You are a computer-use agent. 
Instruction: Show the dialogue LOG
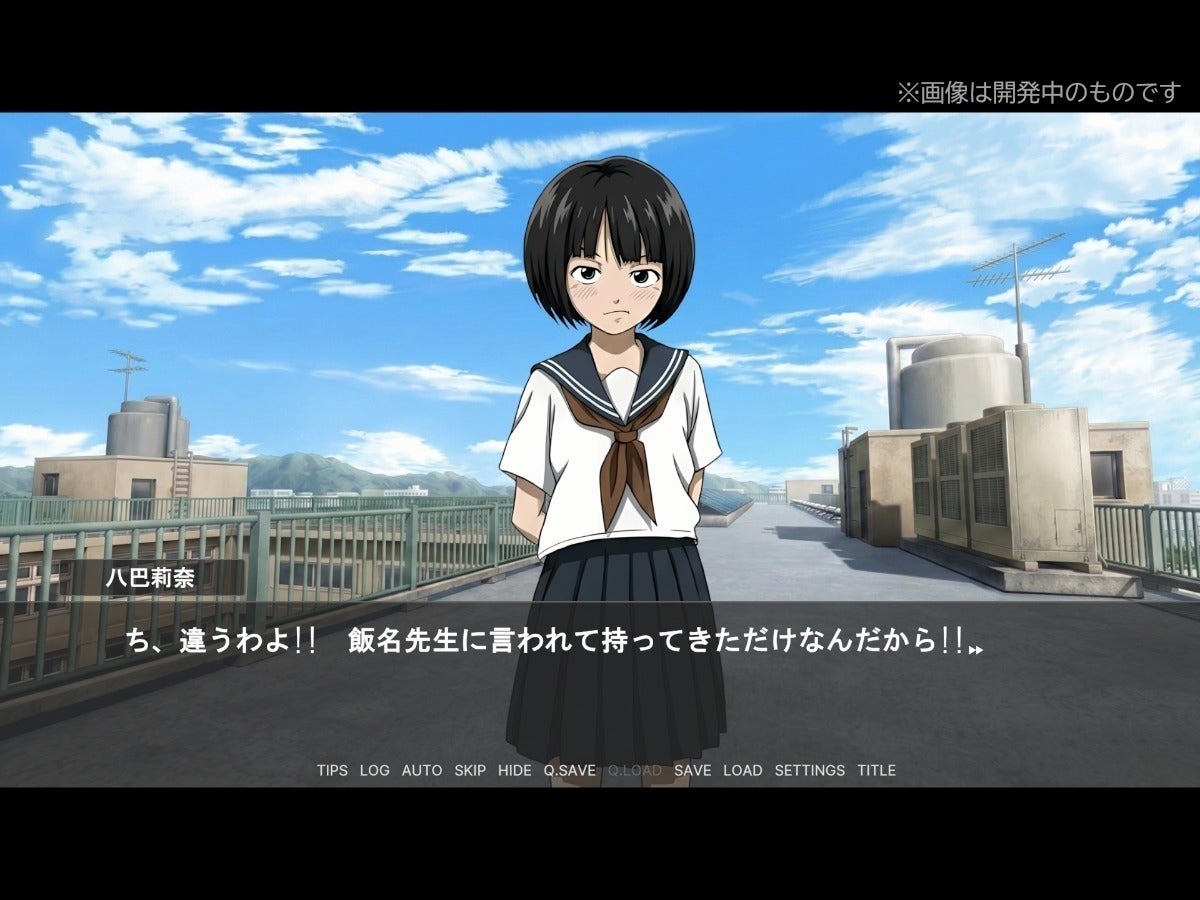coord(375,770)
